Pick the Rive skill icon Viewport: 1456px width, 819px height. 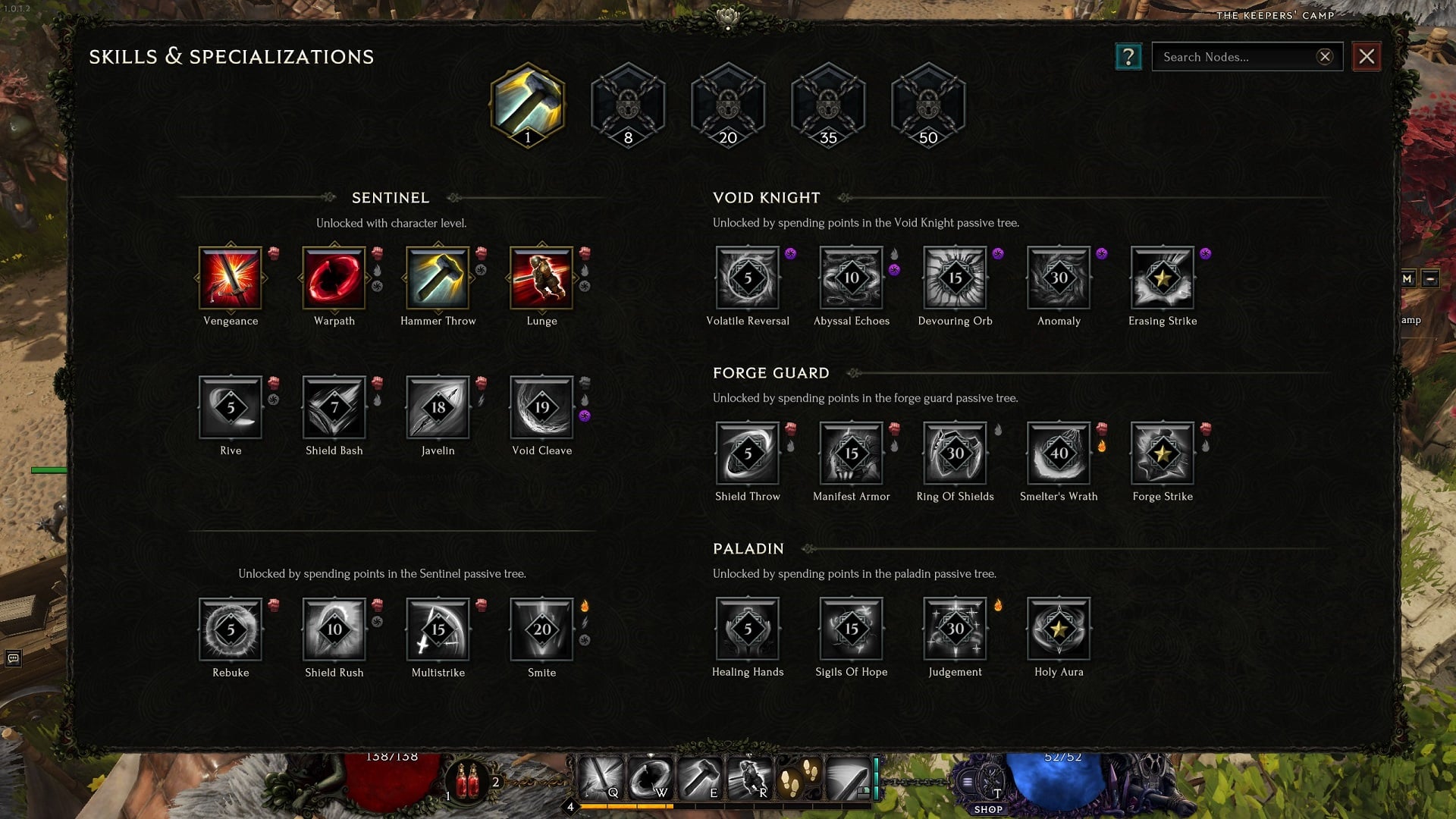[231, 409]
